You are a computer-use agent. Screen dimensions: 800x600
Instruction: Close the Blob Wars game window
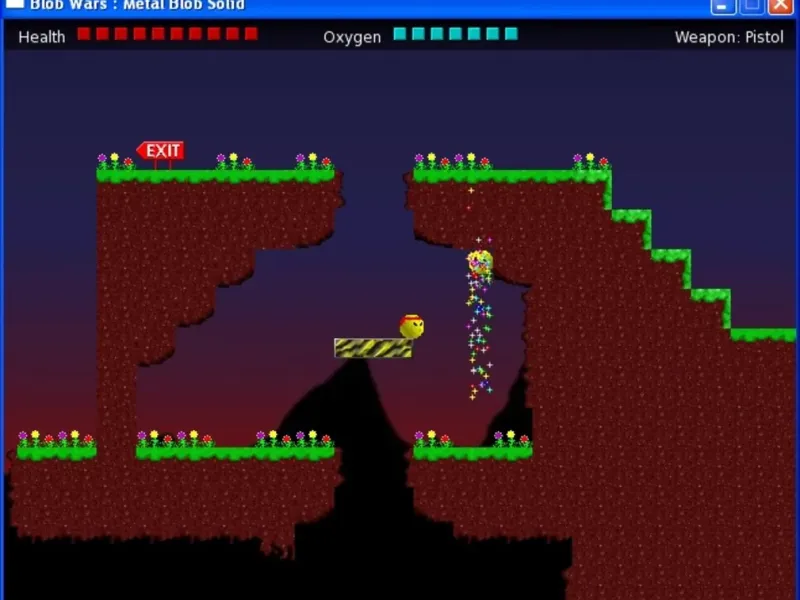point(780,6)
